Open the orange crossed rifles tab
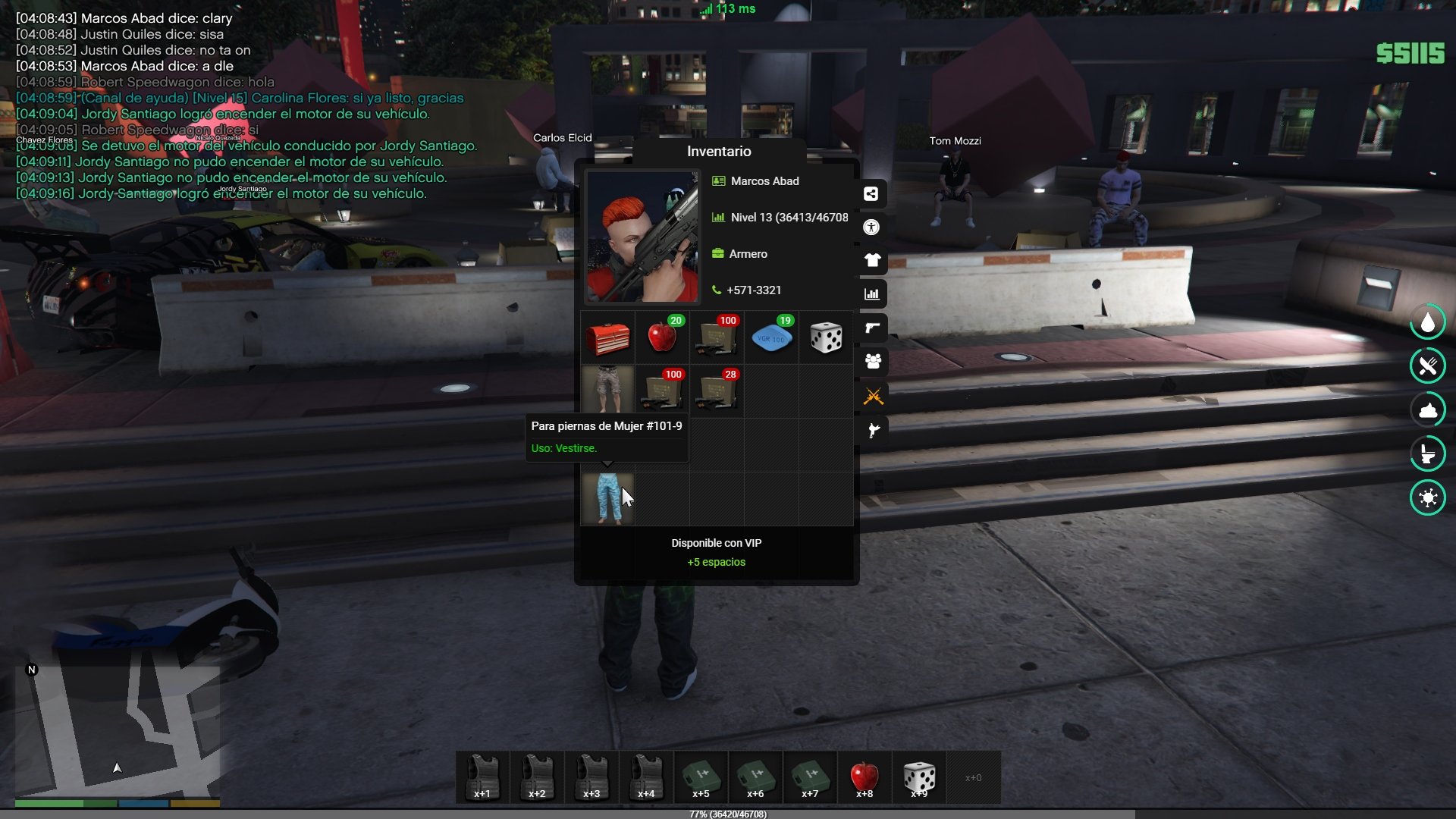The width and height of the screenshot is (1456, 819). coord(873,396)
